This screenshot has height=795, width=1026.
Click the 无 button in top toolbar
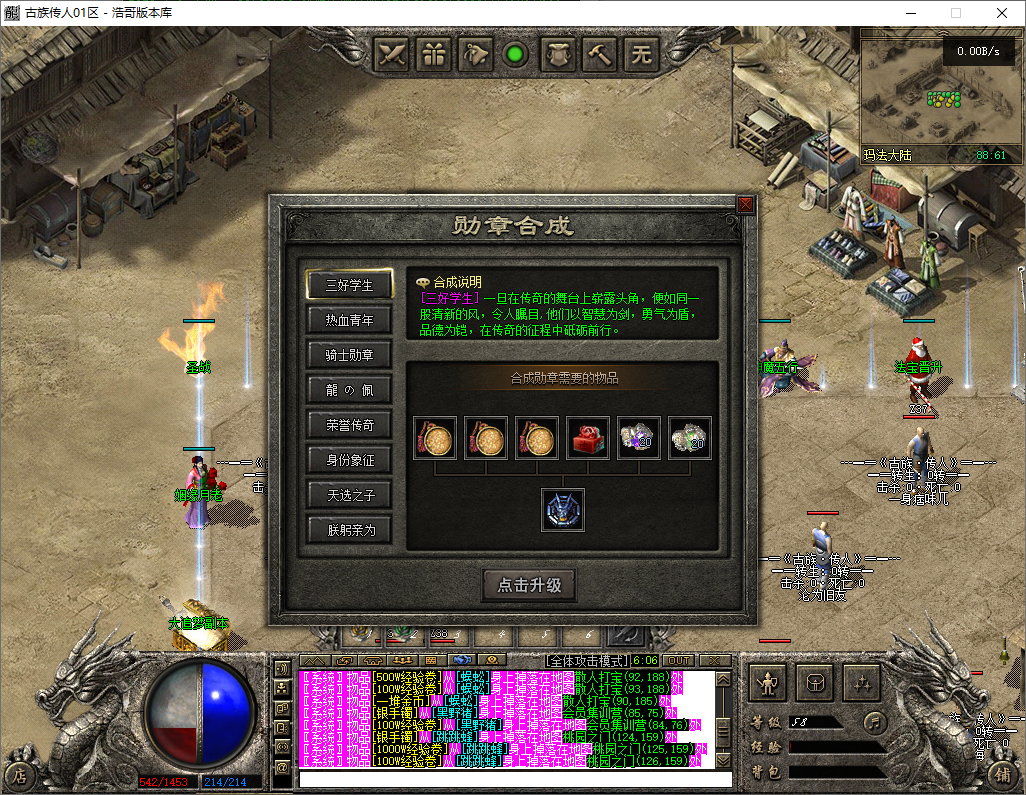[x=641, y=54]
